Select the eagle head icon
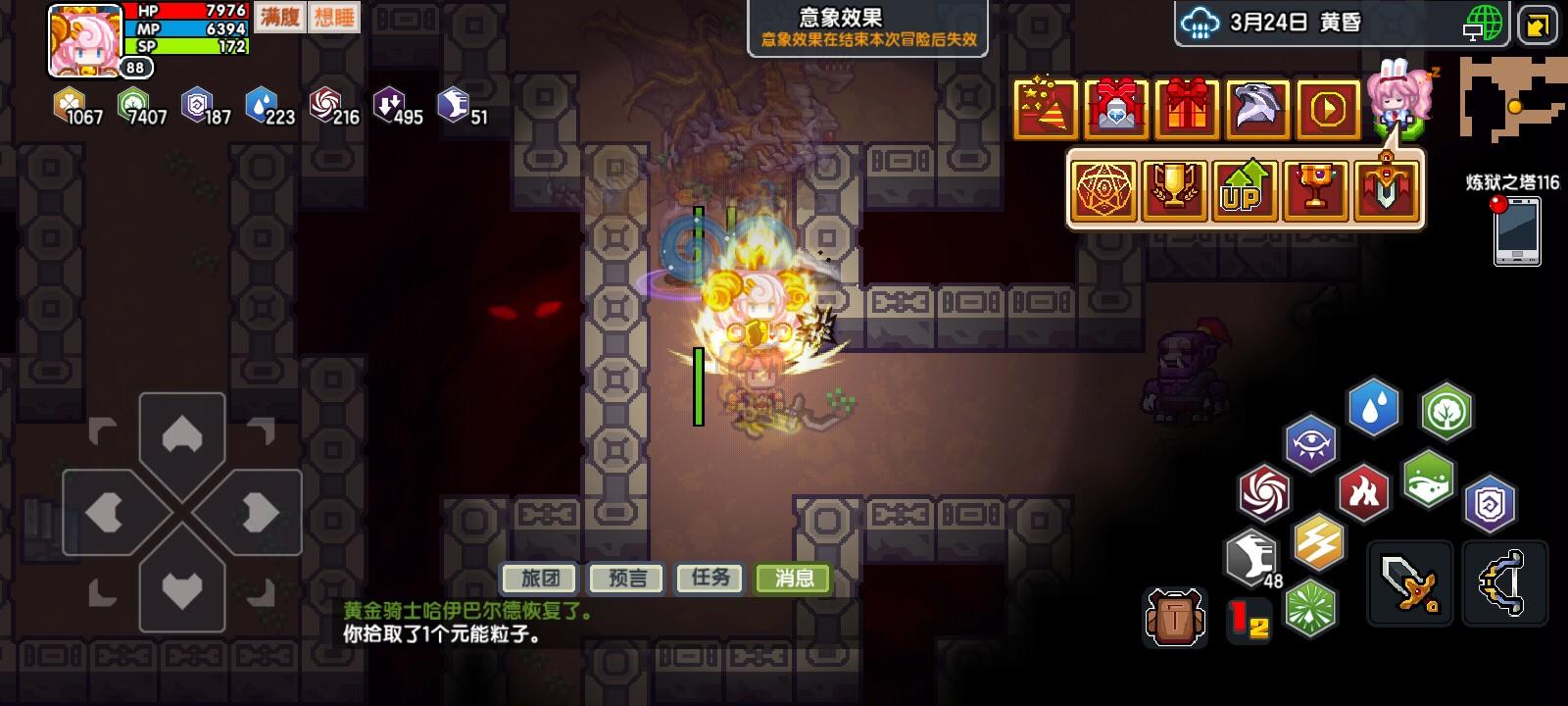The width and height of the screenshot is (1568, 706). pos(1257,110)
